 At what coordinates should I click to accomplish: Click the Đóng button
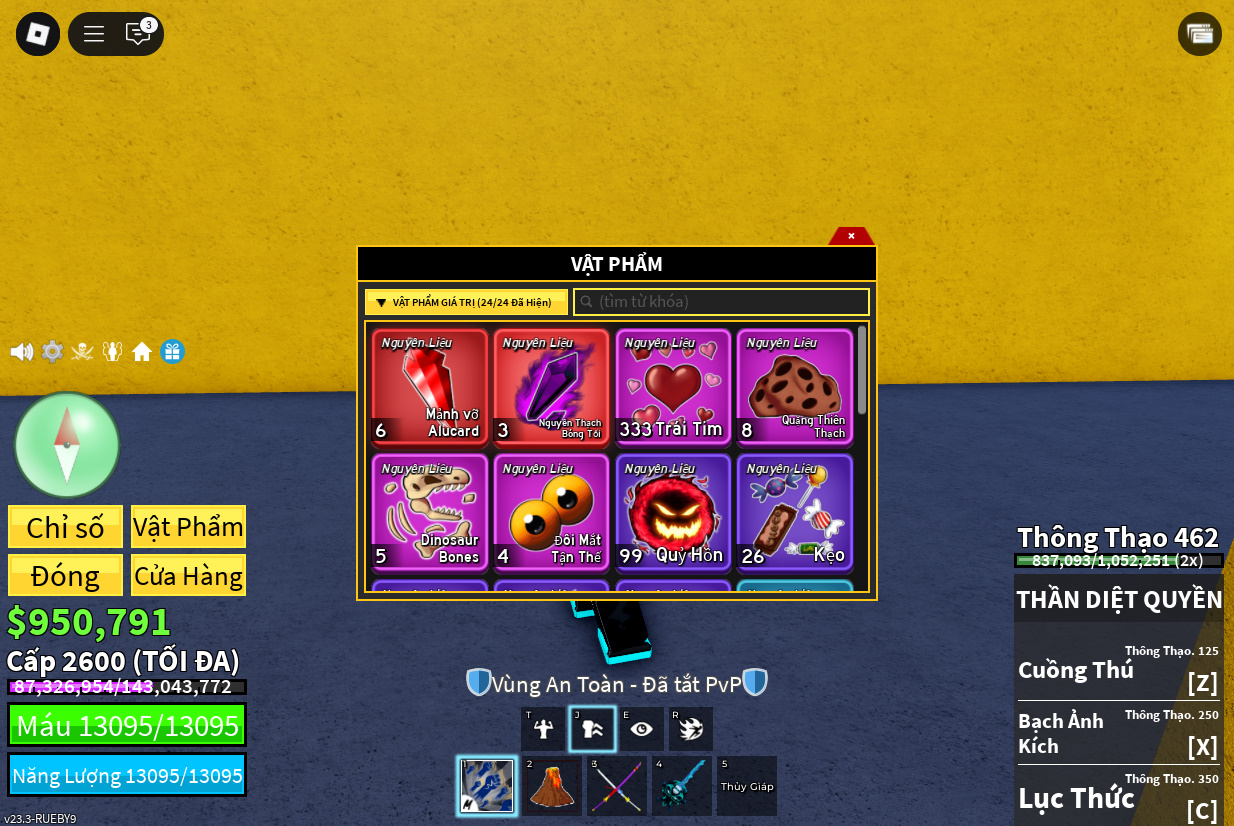(x=66, y=576)
